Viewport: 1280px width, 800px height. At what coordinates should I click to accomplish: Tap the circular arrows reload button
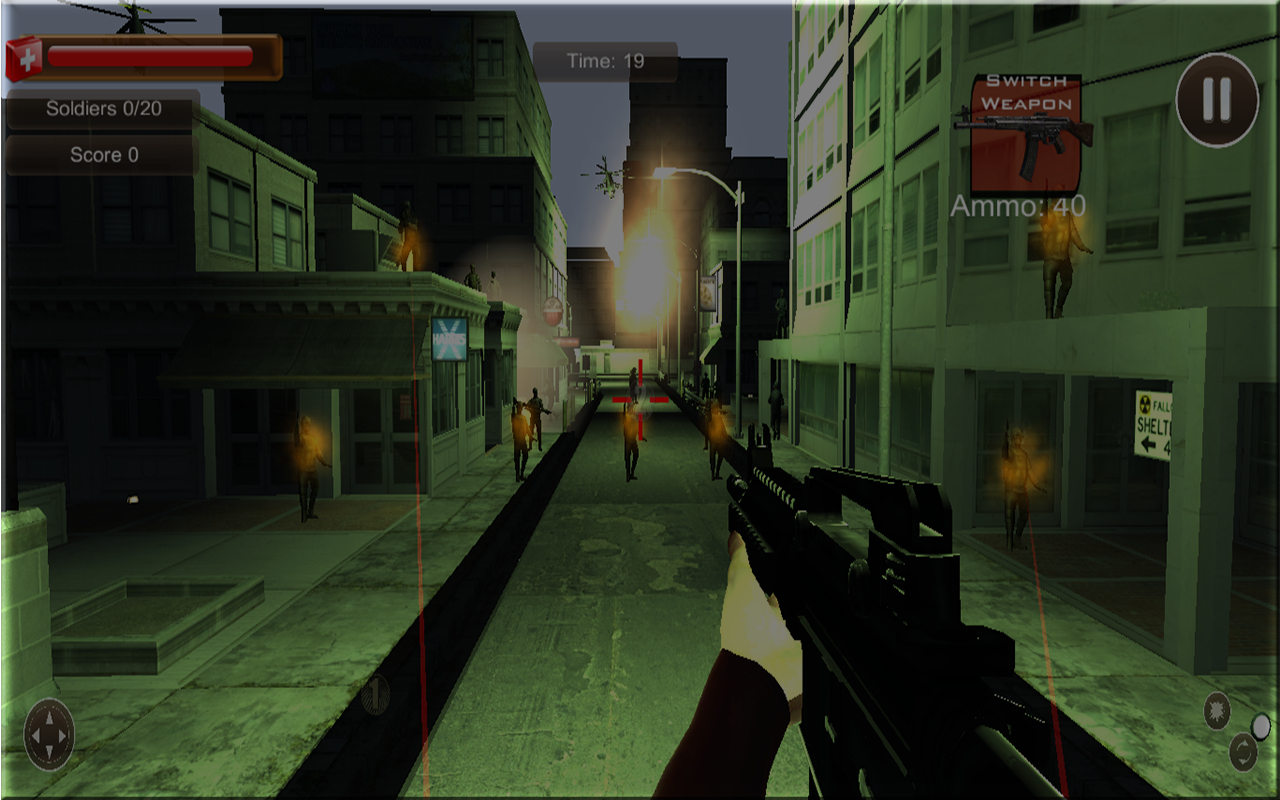point(1242,752)
